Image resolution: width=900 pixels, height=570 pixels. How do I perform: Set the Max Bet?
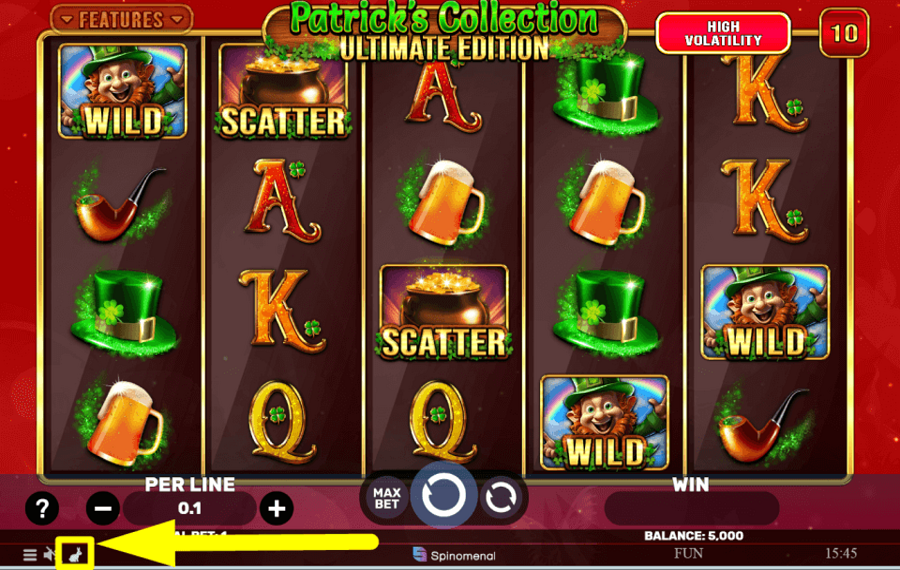386,498
